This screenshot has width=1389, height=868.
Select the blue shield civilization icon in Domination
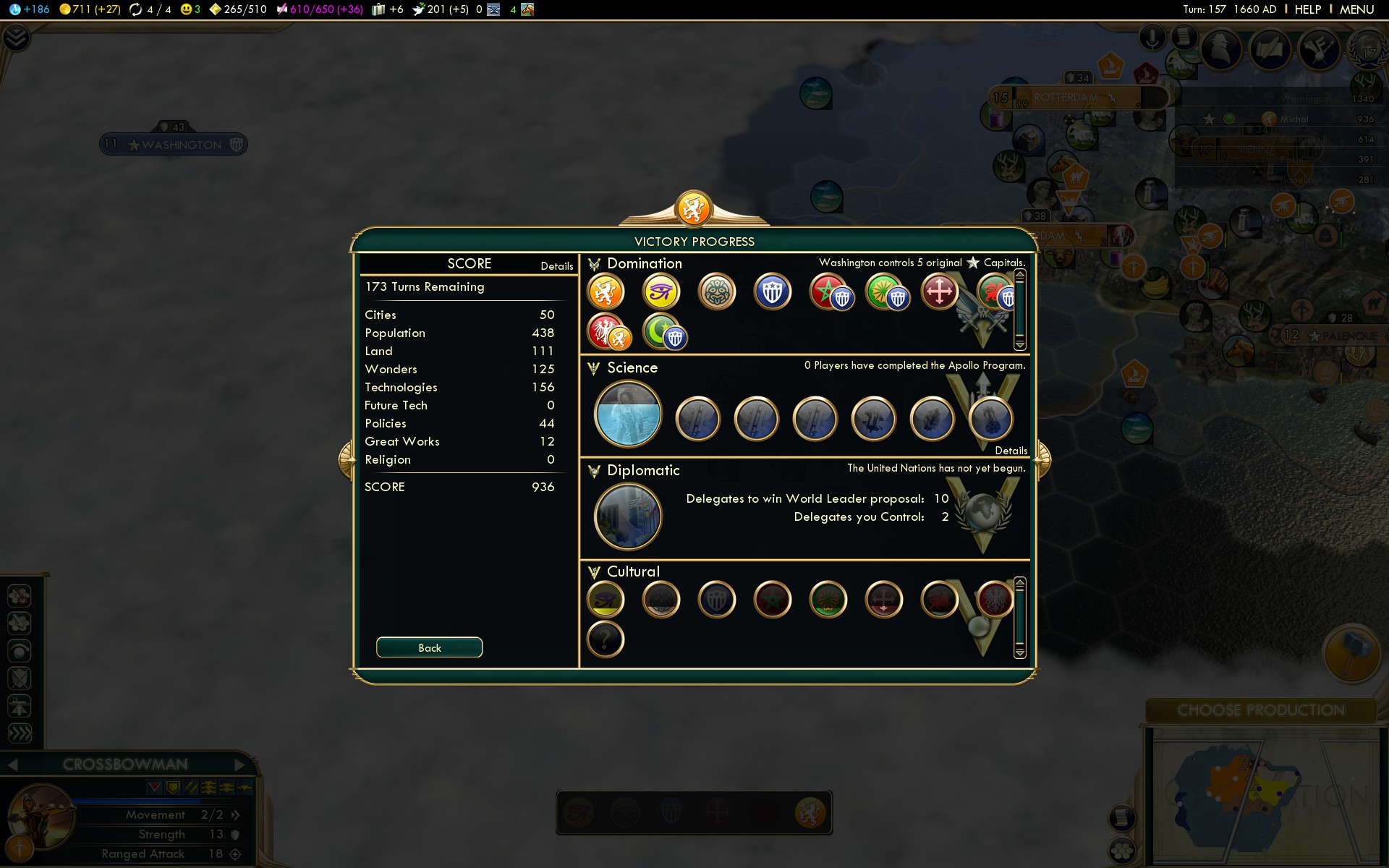tap(773, 292)
